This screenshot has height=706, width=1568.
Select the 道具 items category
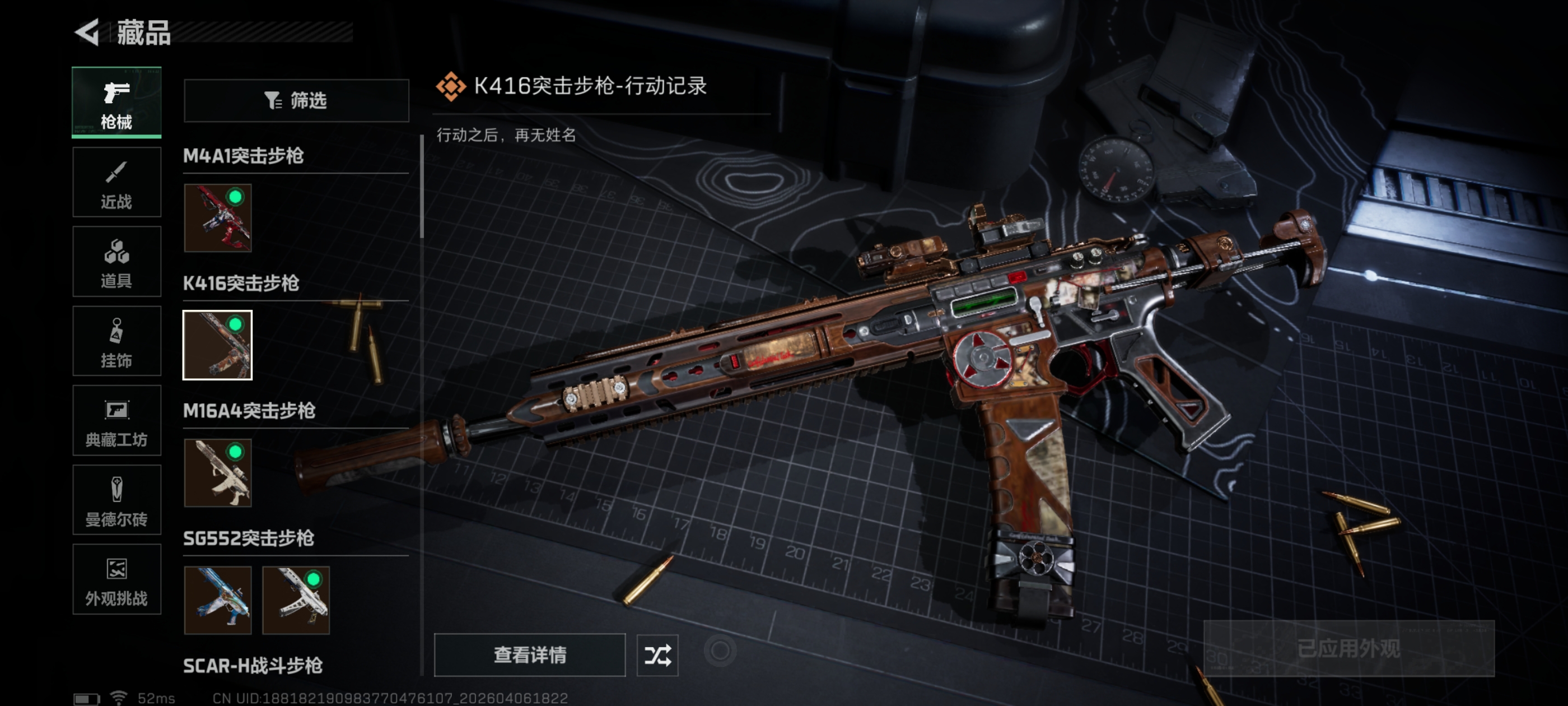(x=116, y=262)
